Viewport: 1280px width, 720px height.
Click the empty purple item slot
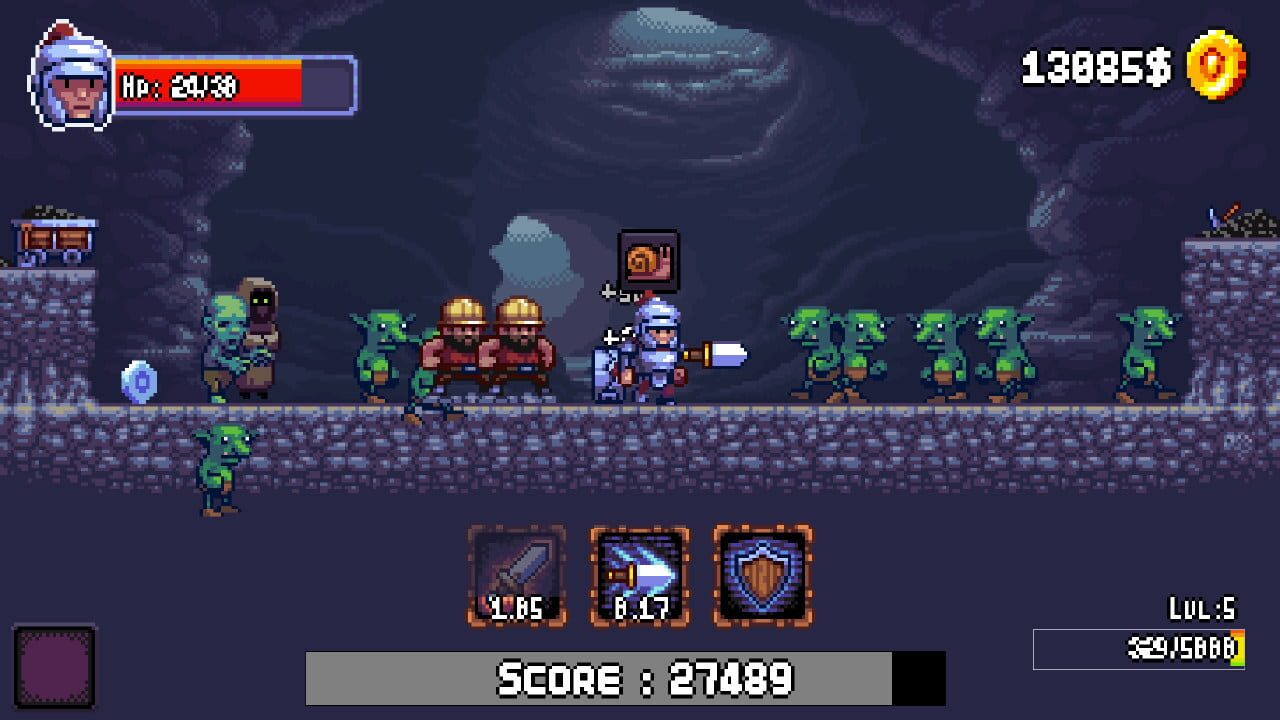pyautogui.click(x=55, y=667)
